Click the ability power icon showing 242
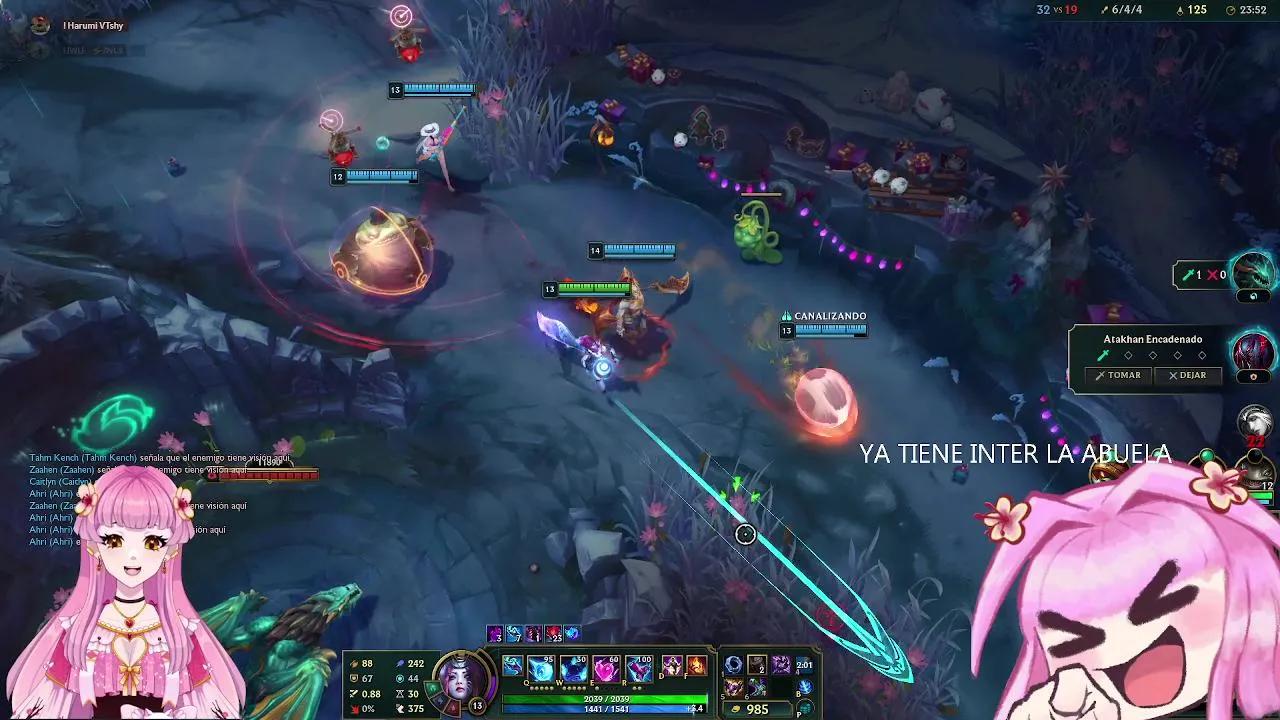The width and height of the screenshot is (1280, 720). point(400,662)
